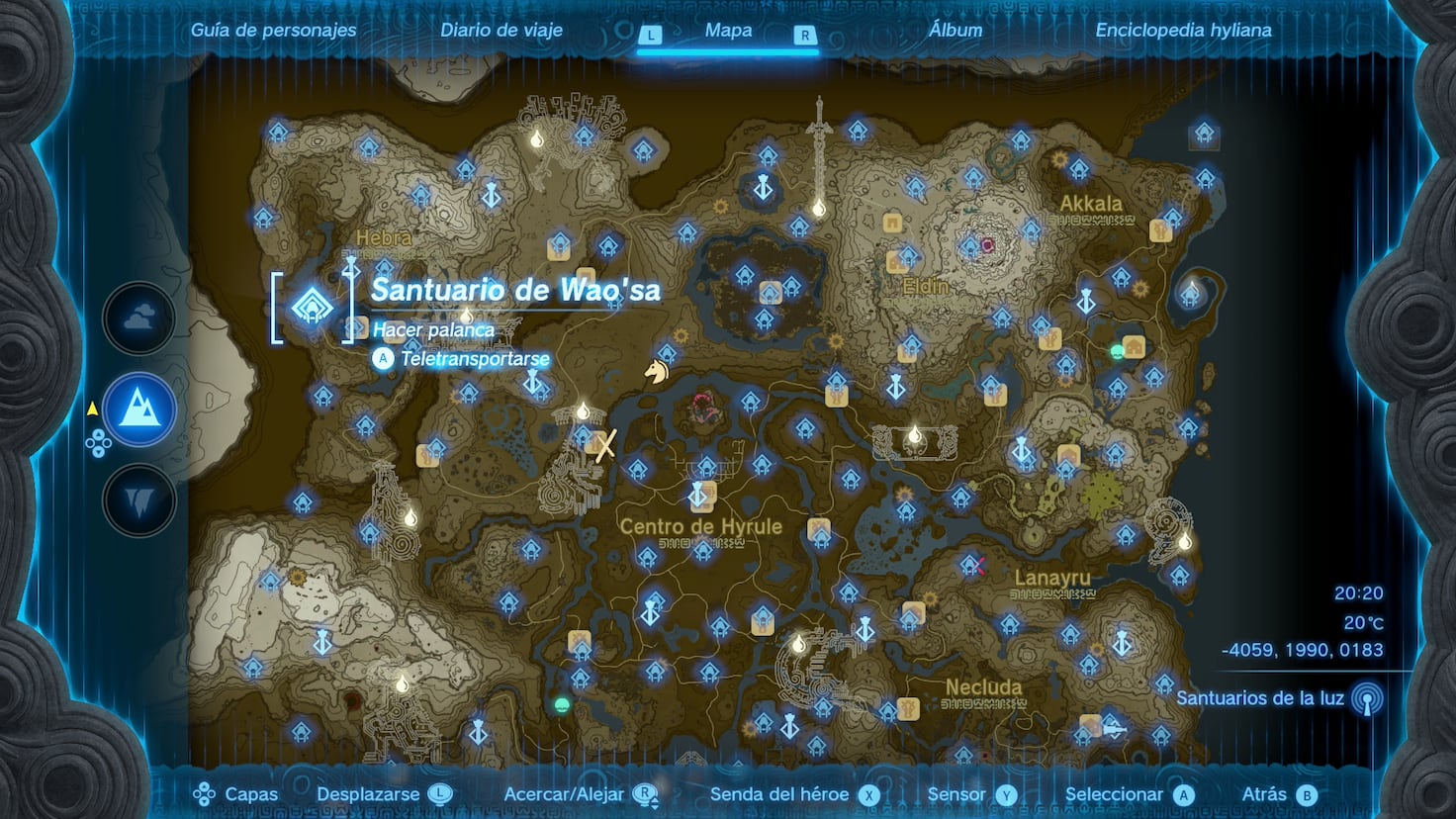Click the horse marker near Centro de Hyrule
1456x819 pixels.
click(655, 372)
